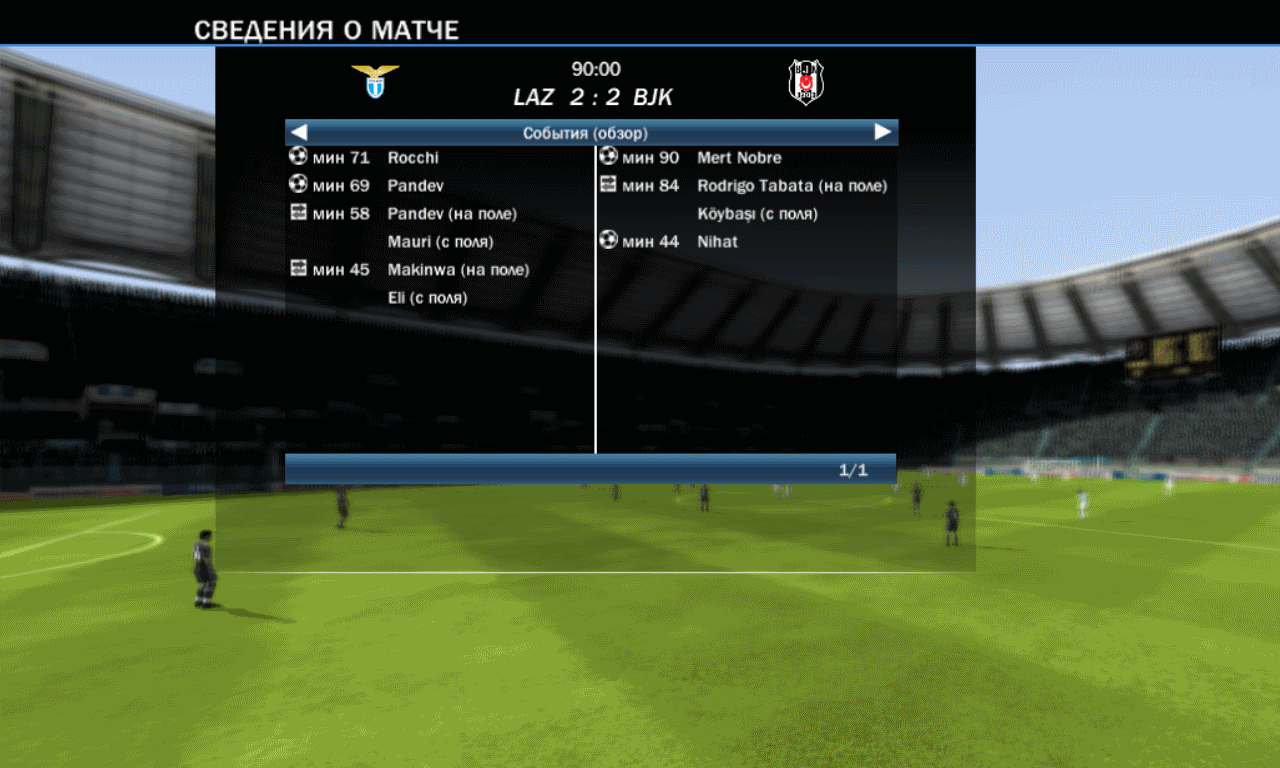
Task: Click the right arrow beside События (обзор)
Action: point(882,132)
